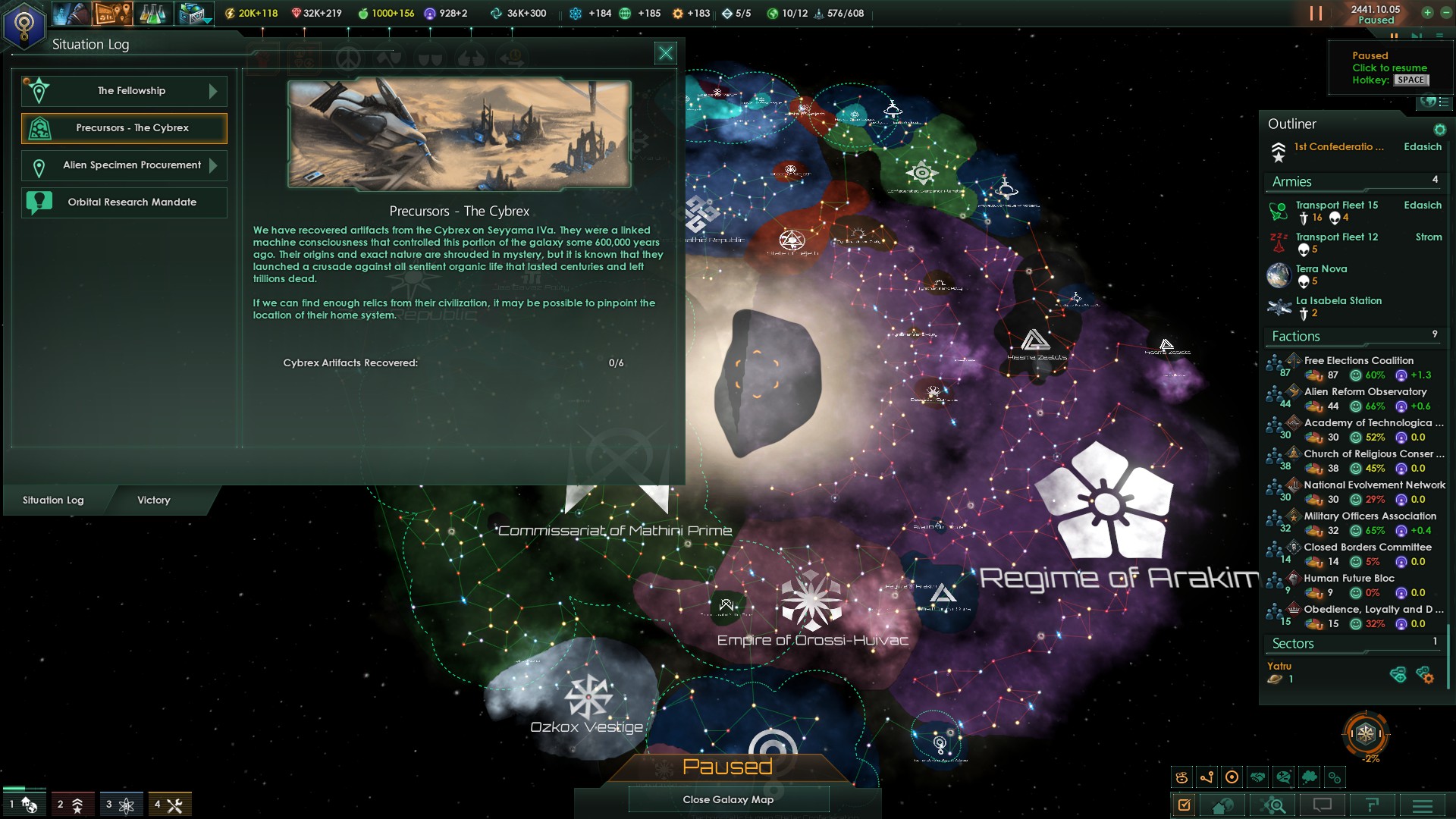Click the Close Galaxy Map button
The width and height of the screenshot is (1456, 819).
[x=727, y=799]
